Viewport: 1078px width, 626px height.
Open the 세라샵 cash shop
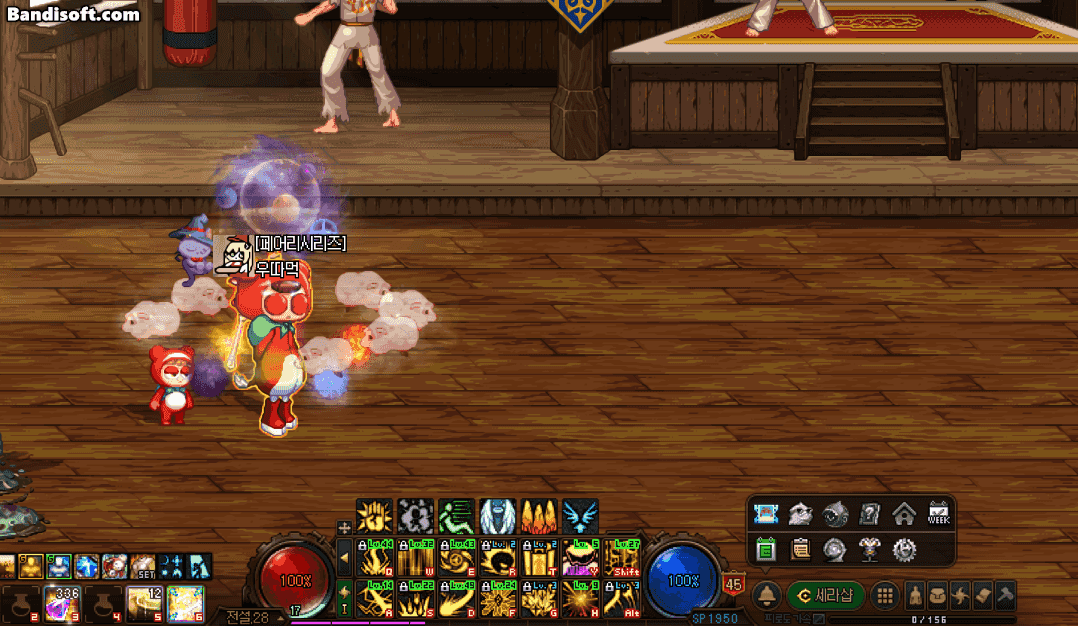826,596
